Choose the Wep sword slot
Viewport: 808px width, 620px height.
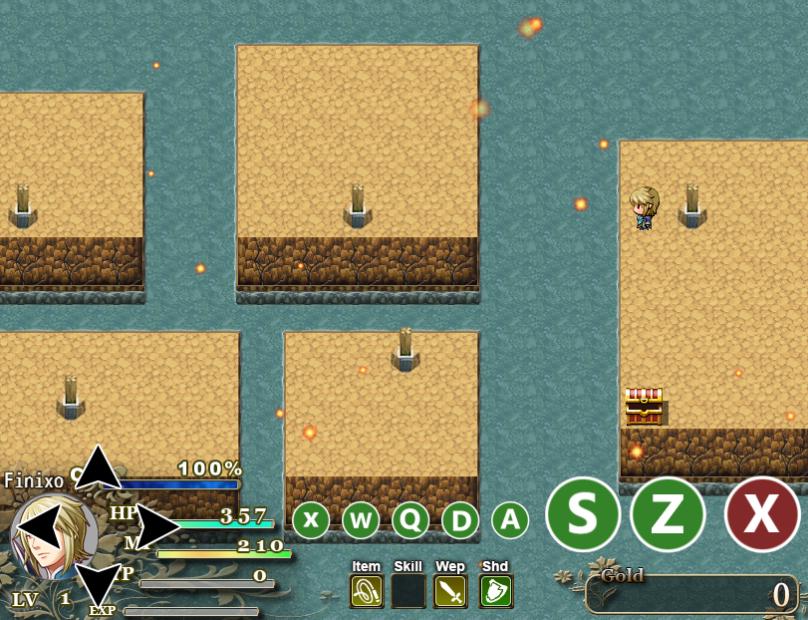(450, 591)
